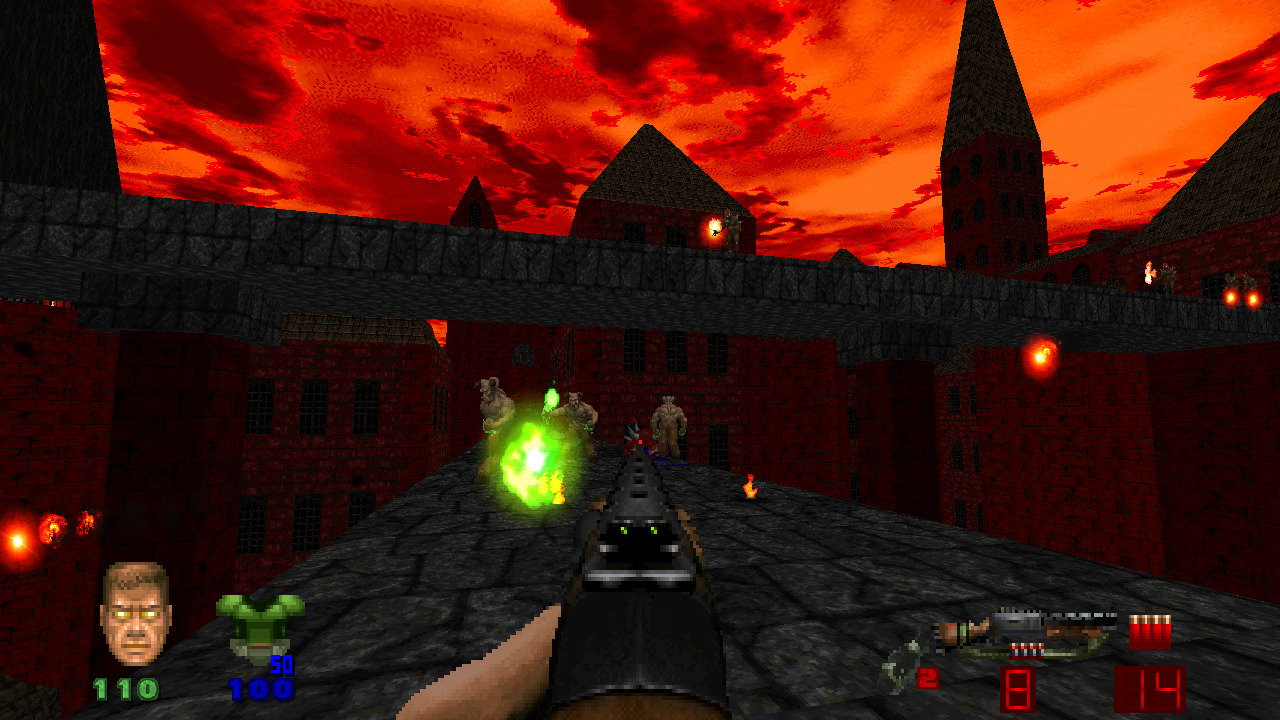The width and height of the screenshot is (1280, 720).
Task: Click the Doomguy face portrait
Action: point(136,613)
